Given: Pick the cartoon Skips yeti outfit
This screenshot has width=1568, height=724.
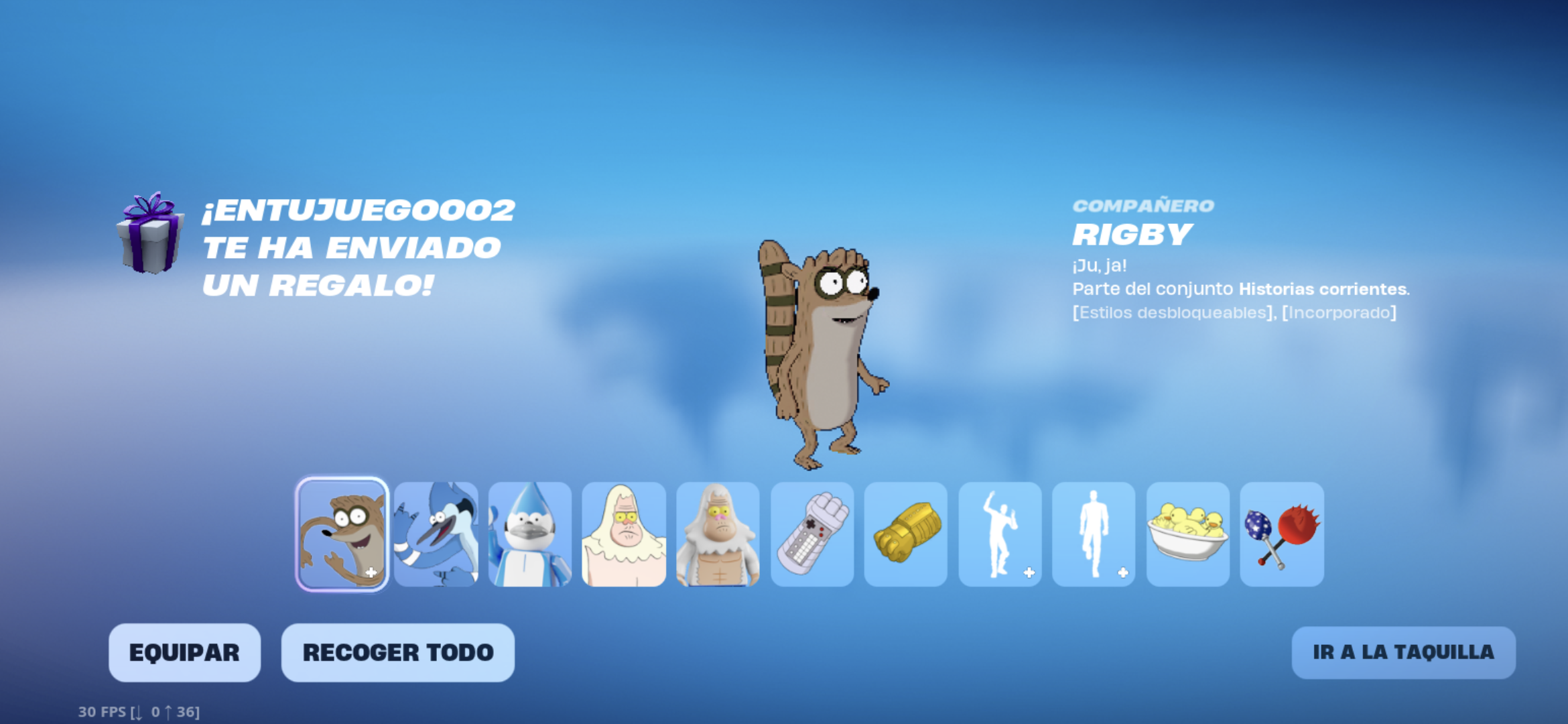Looking at the screenshot, I should point(624,534).
